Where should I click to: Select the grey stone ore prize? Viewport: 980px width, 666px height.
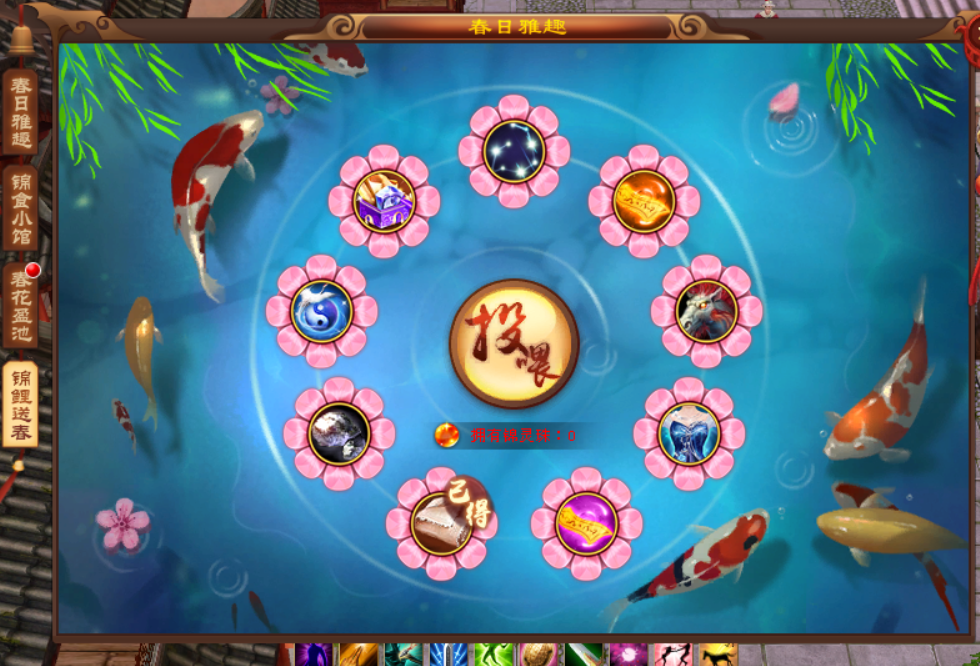pos(339,433)
